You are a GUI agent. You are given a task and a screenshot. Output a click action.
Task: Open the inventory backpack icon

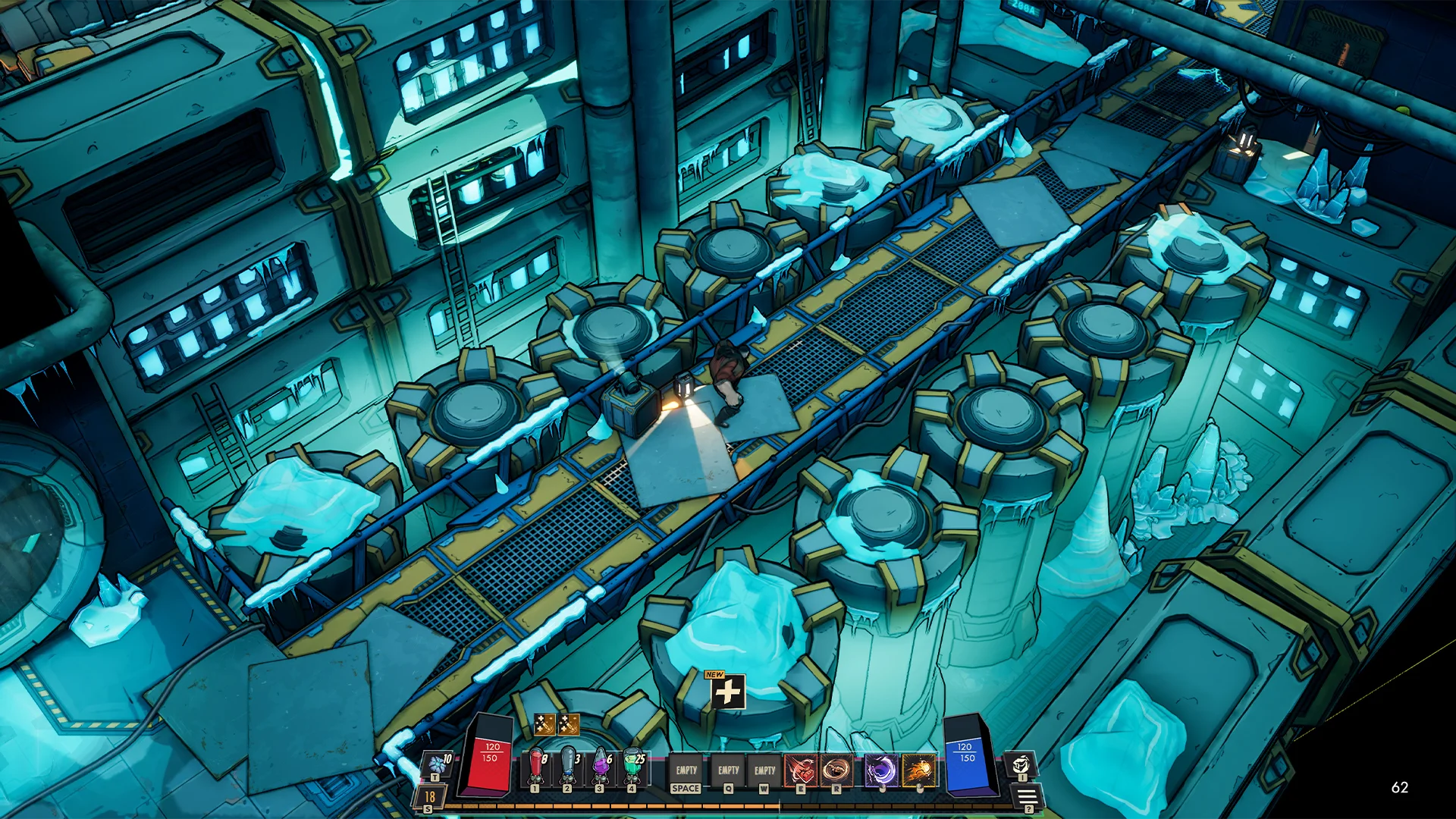pos(1021,764)
